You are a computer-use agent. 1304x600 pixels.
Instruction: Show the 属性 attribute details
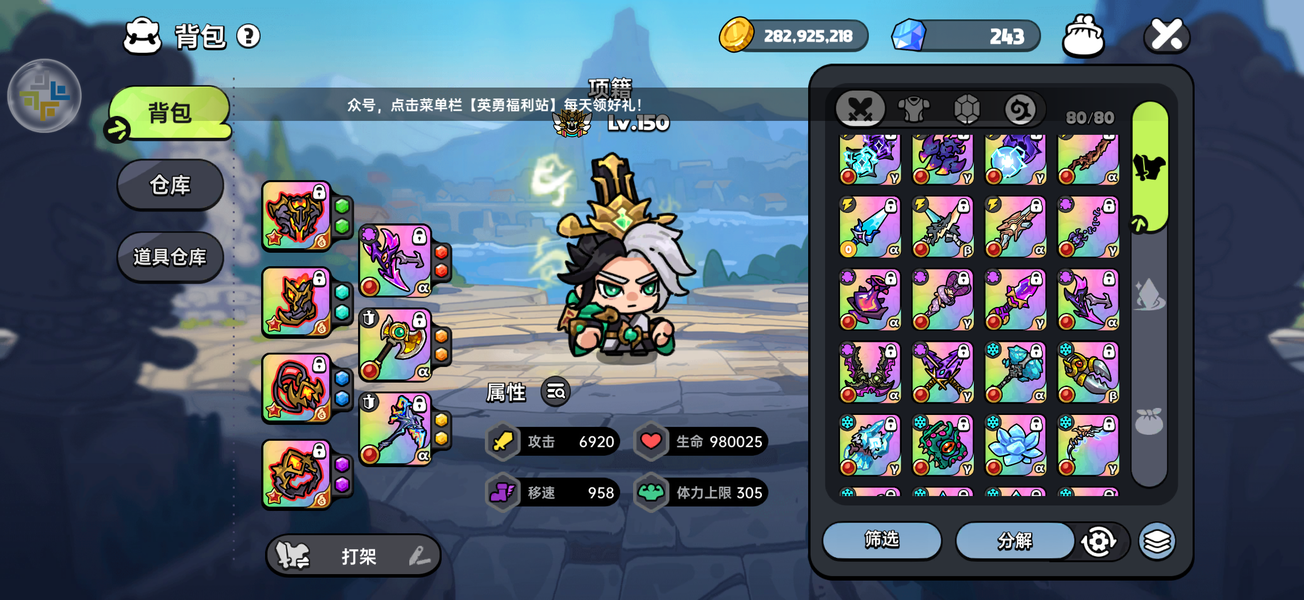[x=556, y=392]
